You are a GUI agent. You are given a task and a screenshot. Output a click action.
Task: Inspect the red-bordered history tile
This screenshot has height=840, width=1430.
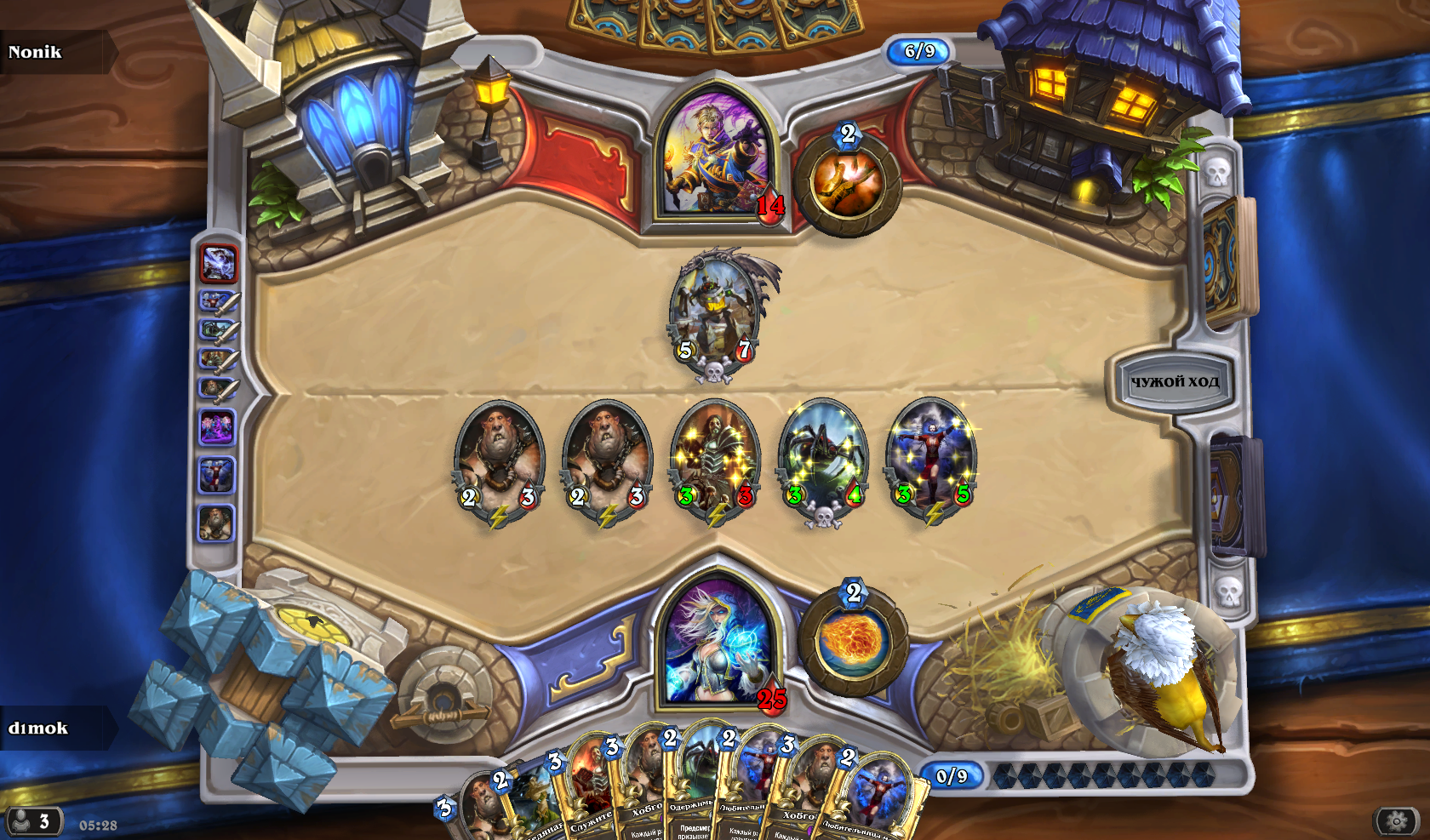click(219, 264)
